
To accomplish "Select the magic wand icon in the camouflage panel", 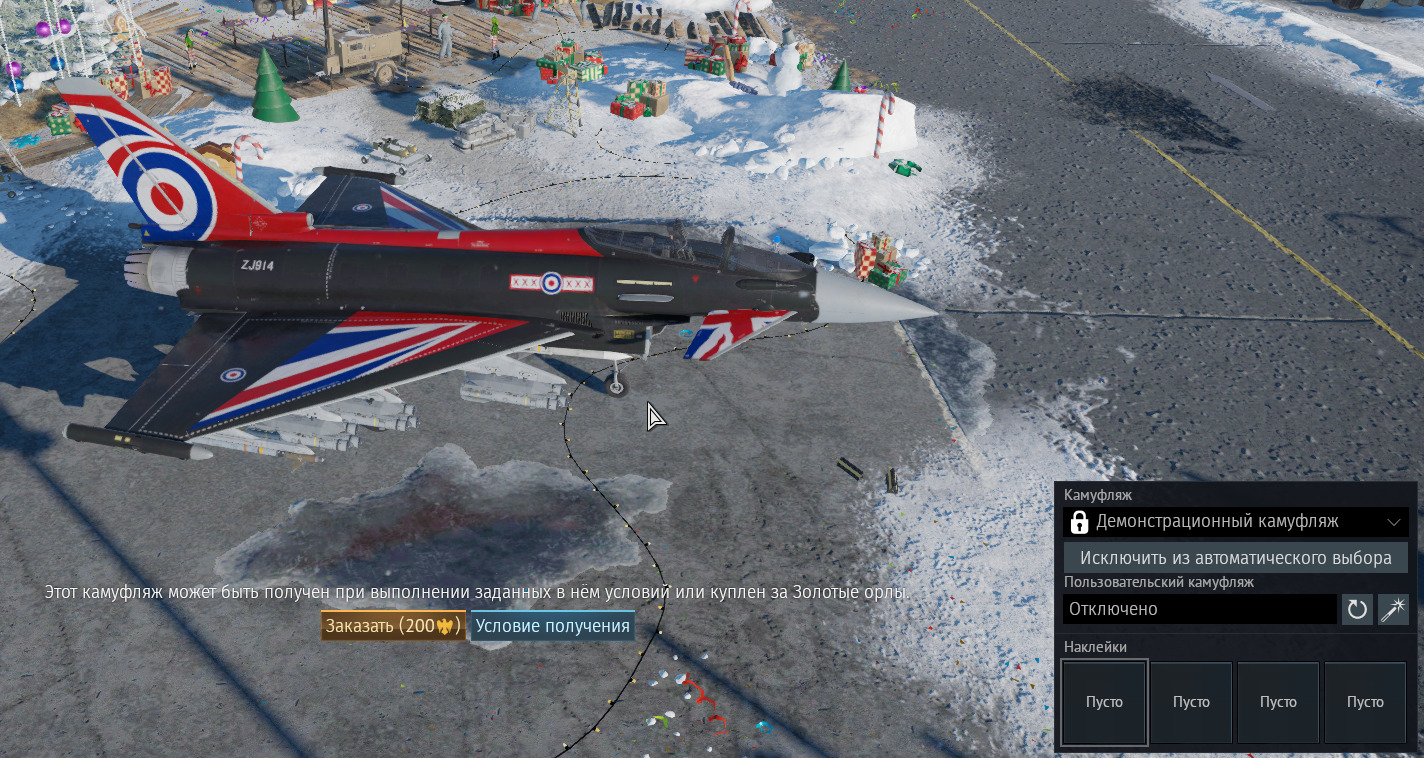I will pyautogui.click(x=1392, y=609).
